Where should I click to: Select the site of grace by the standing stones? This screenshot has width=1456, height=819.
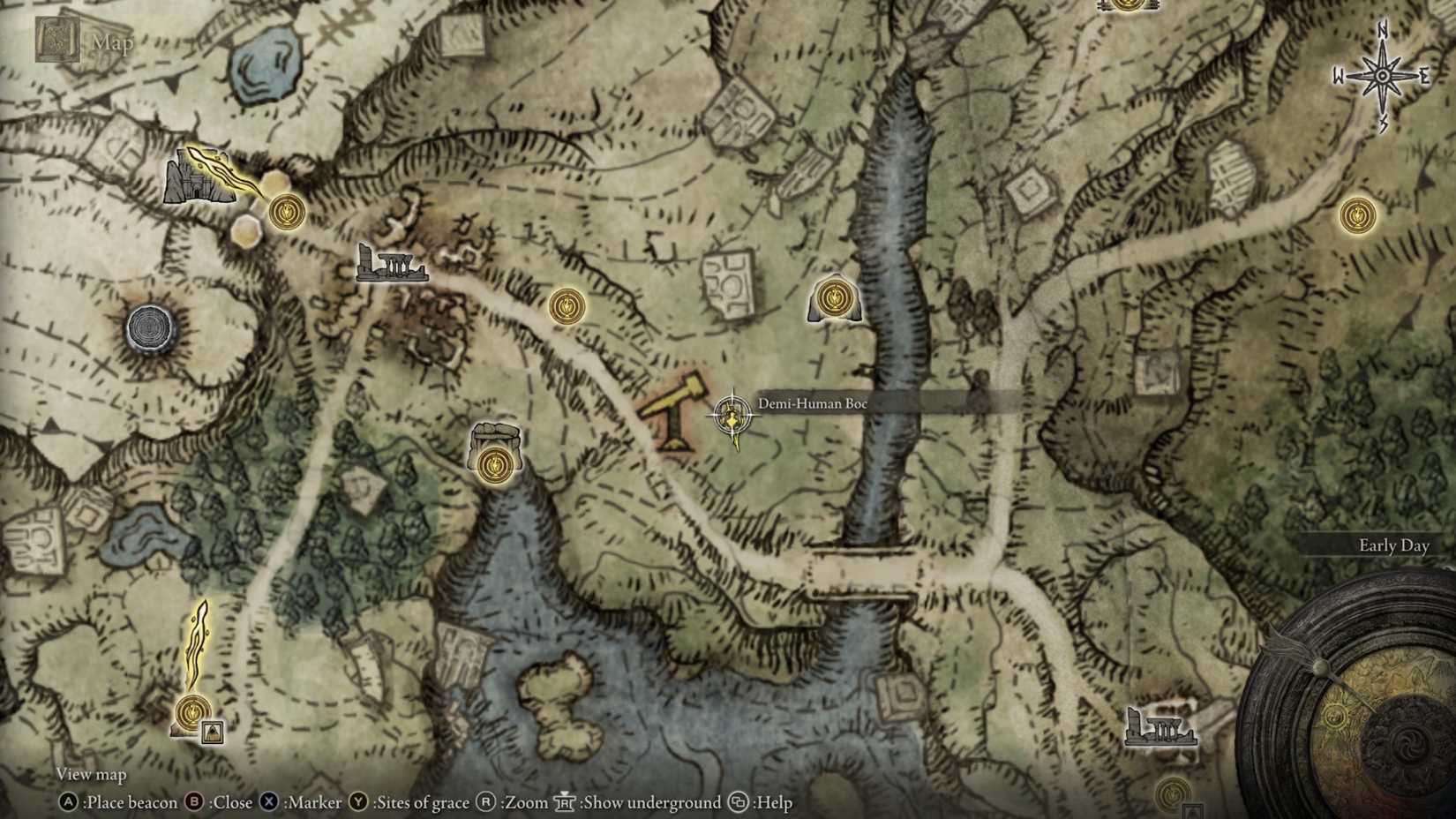tap(494, 461)
